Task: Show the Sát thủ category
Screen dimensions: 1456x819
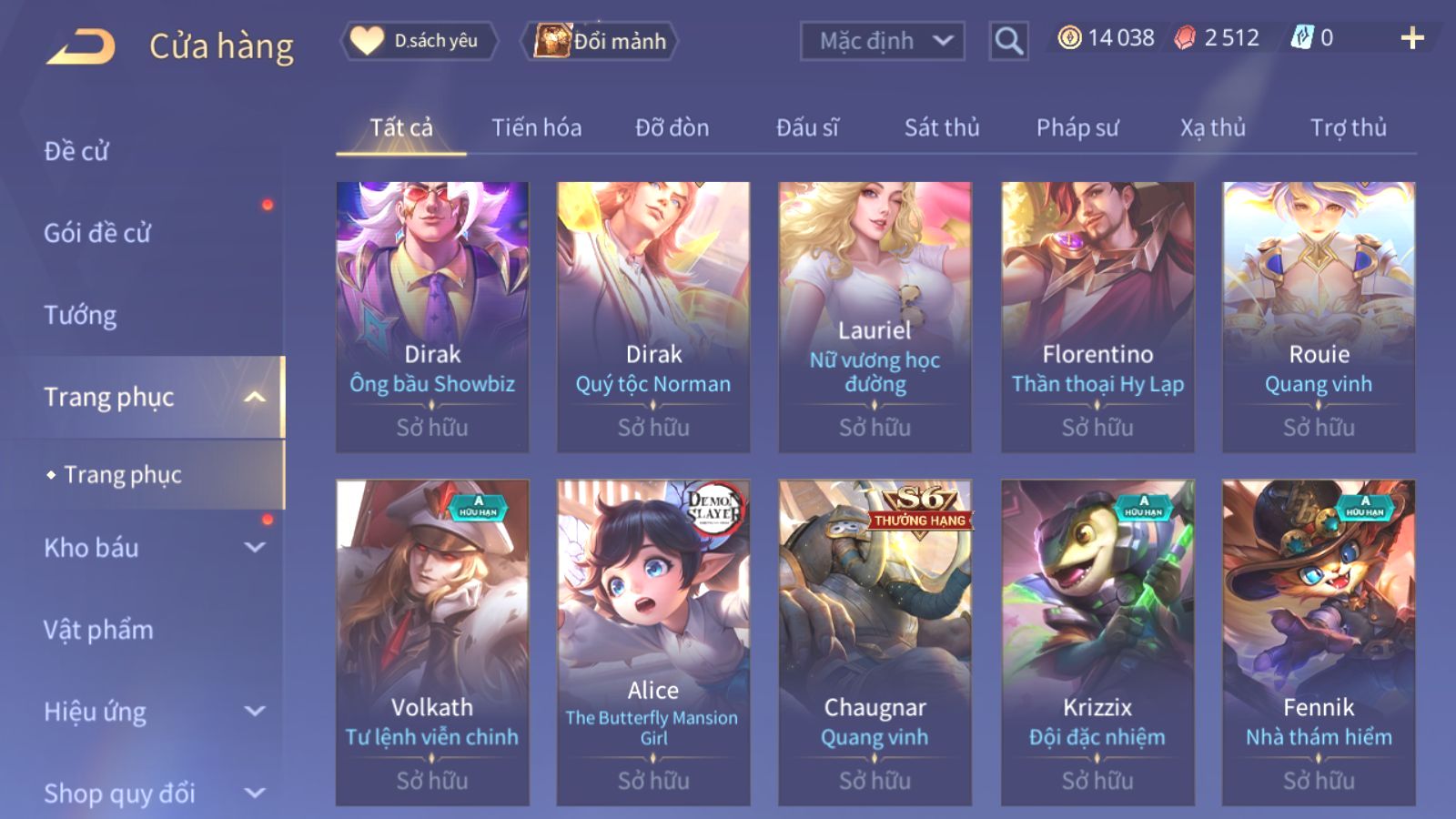Action: (941, 127)
